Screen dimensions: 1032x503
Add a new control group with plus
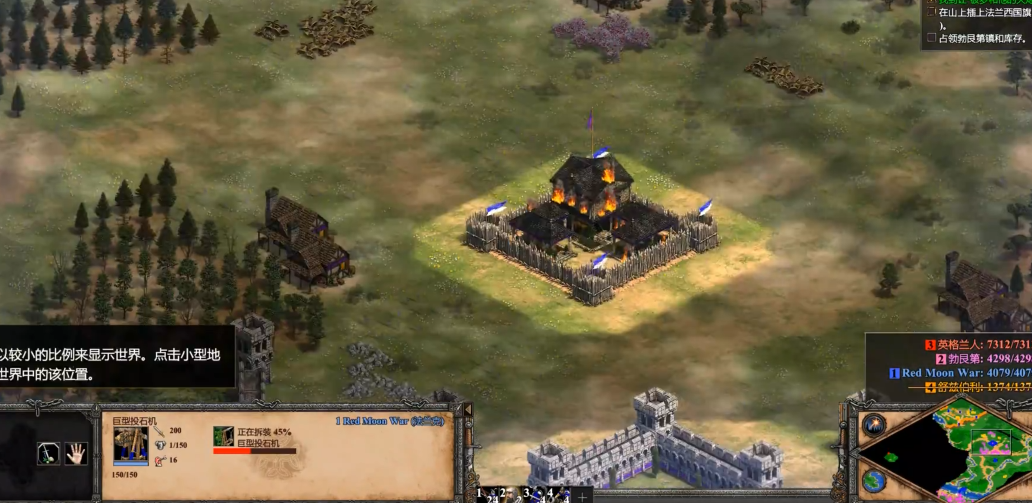click(582, 495)
